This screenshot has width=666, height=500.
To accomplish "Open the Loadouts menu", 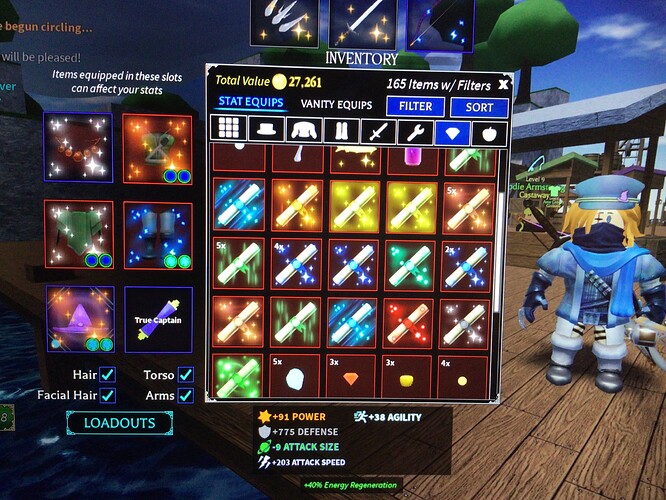I will coord(111,423).
